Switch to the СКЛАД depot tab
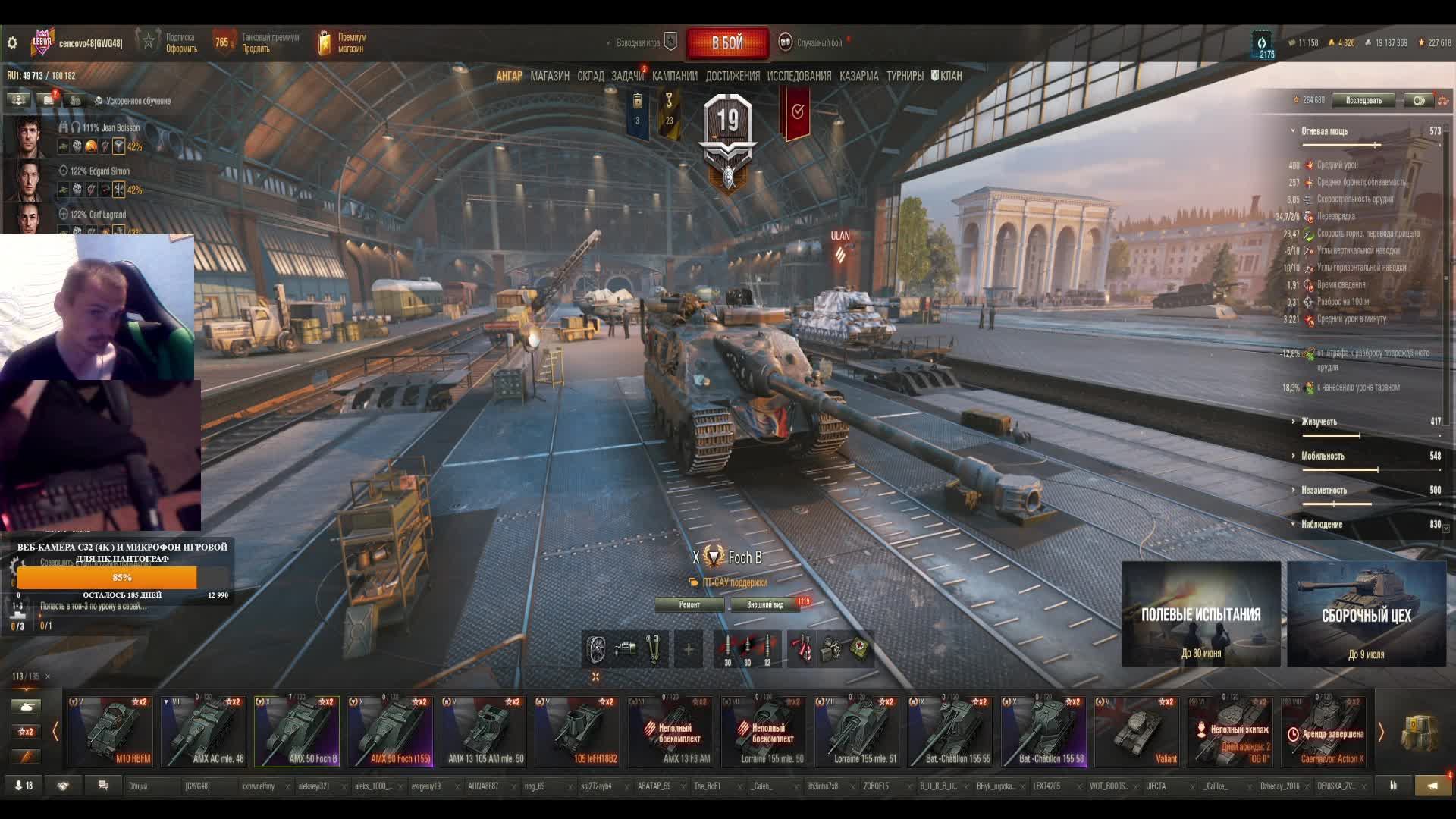The image size is (1456, 819). (590, 76)
